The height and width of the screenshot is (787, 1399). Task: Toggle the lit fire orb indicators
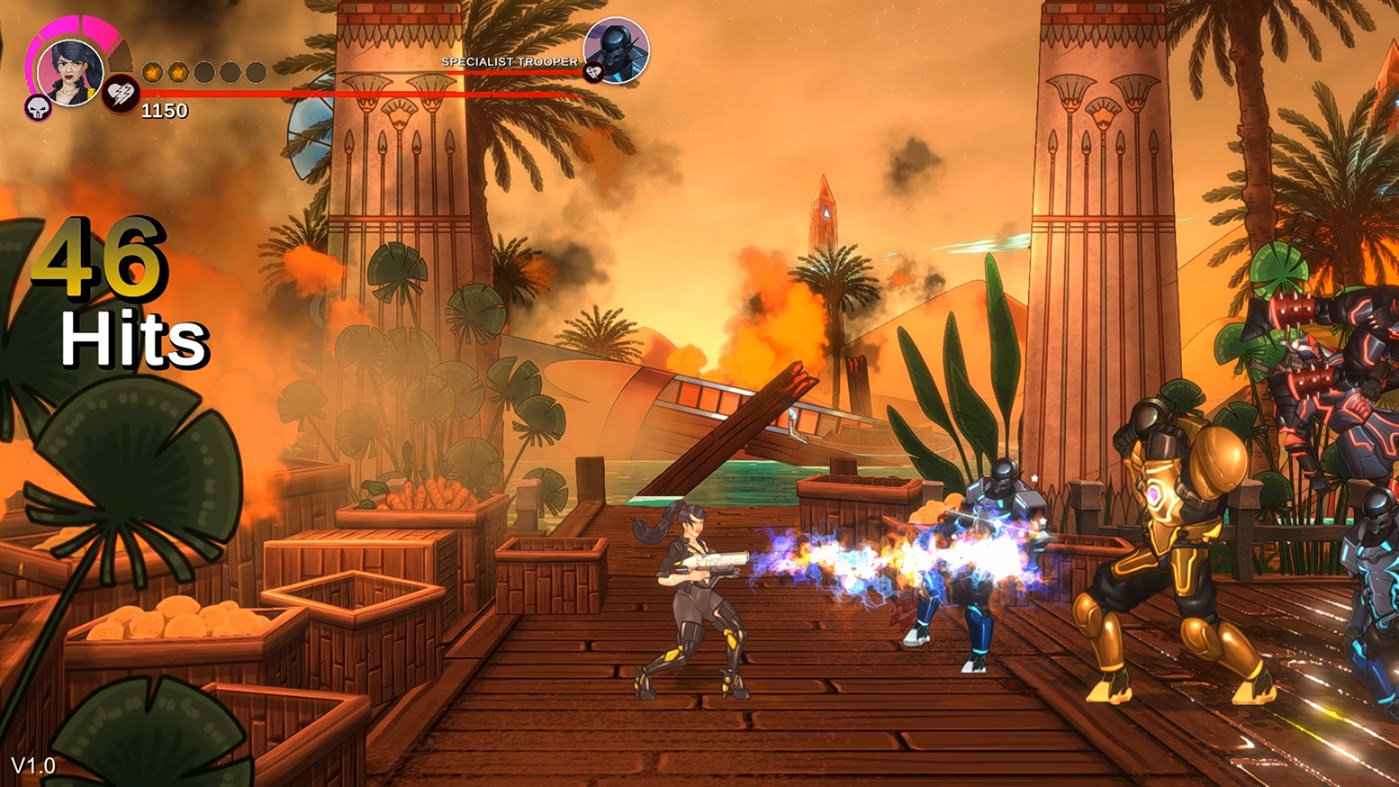click(x=165, y=72)
